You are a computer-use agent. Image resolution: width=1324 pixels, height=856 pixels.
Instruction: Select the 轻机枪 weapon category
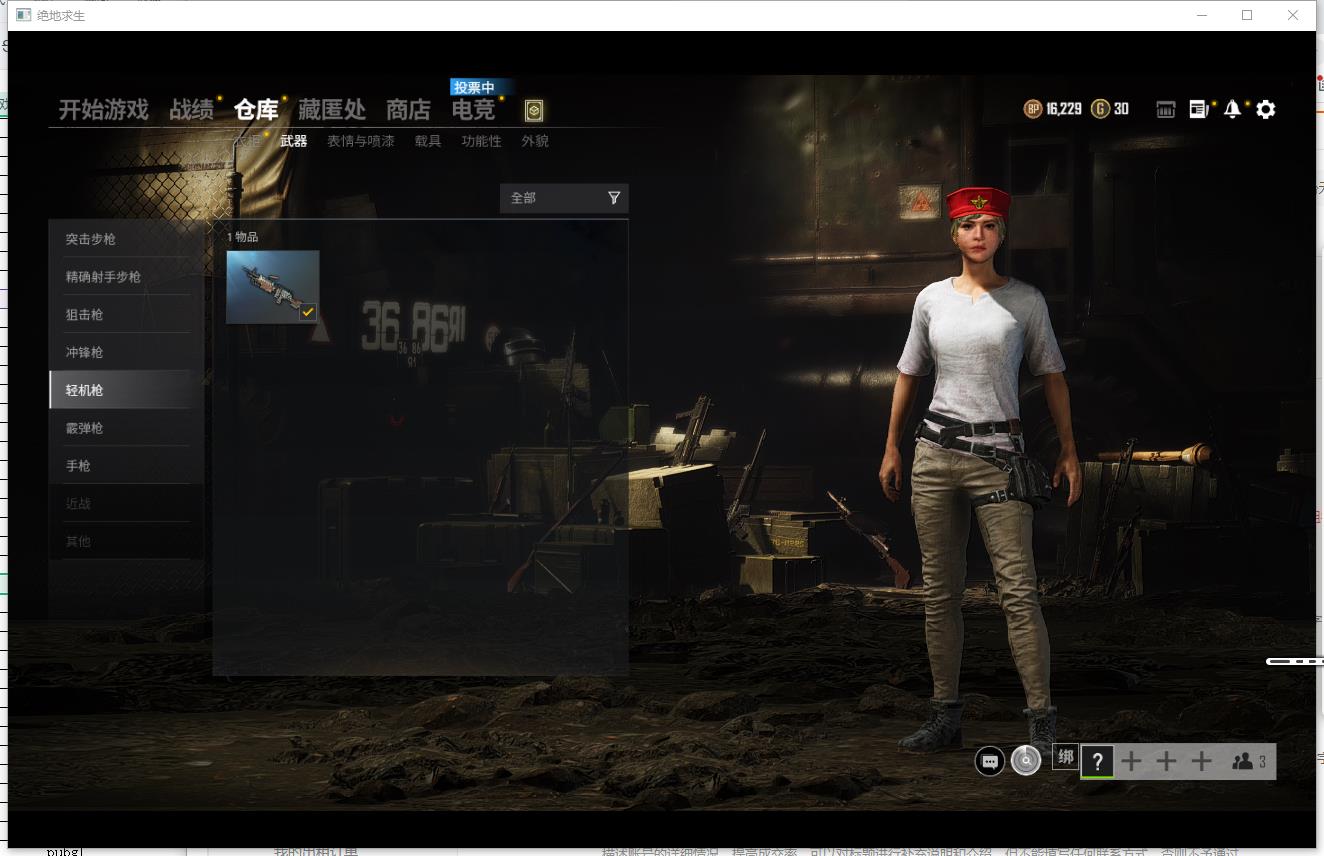click(x=120, y=390)
